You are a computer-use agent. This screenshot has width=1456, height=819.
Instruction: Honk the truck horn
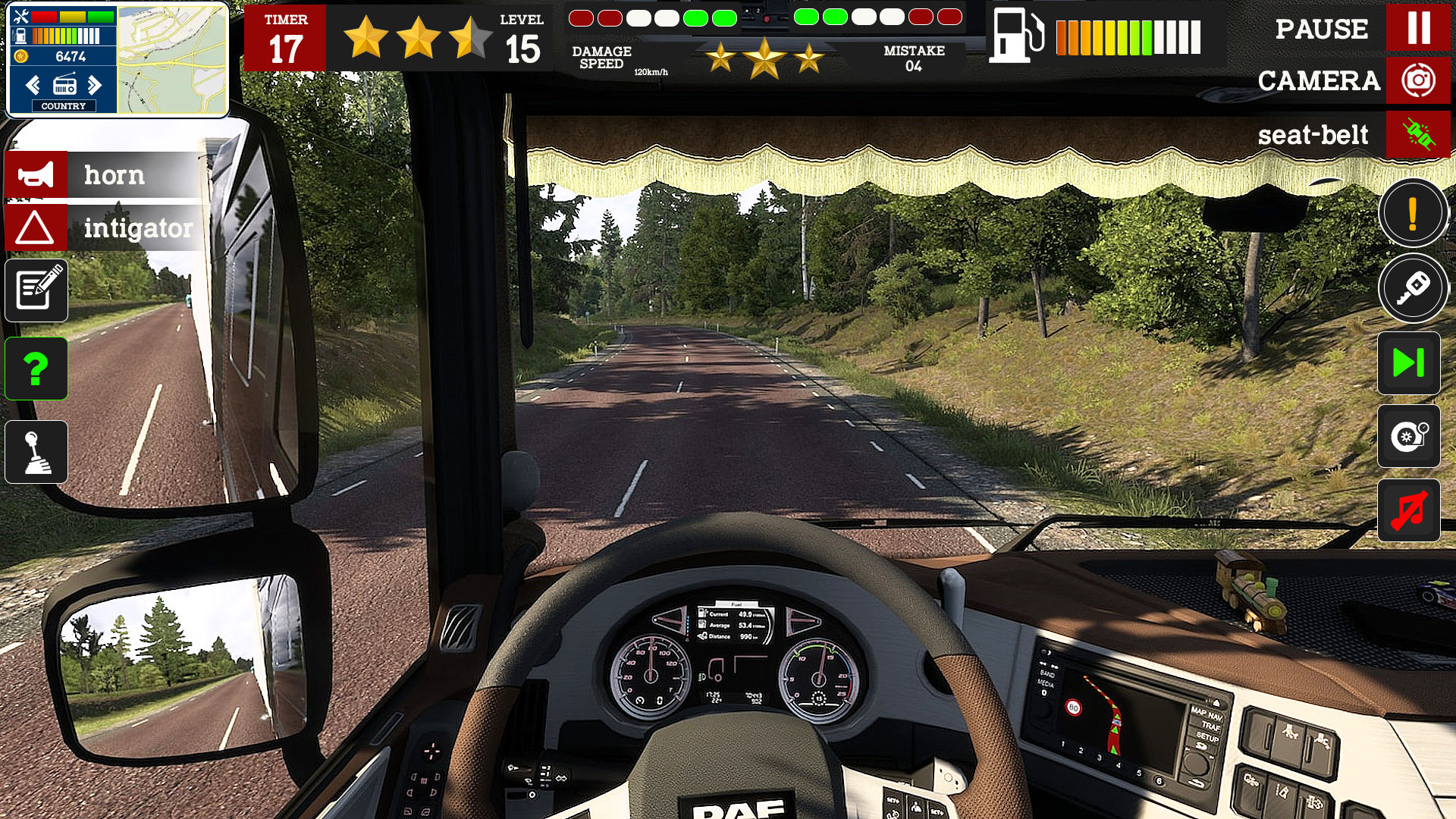point(36,174)
